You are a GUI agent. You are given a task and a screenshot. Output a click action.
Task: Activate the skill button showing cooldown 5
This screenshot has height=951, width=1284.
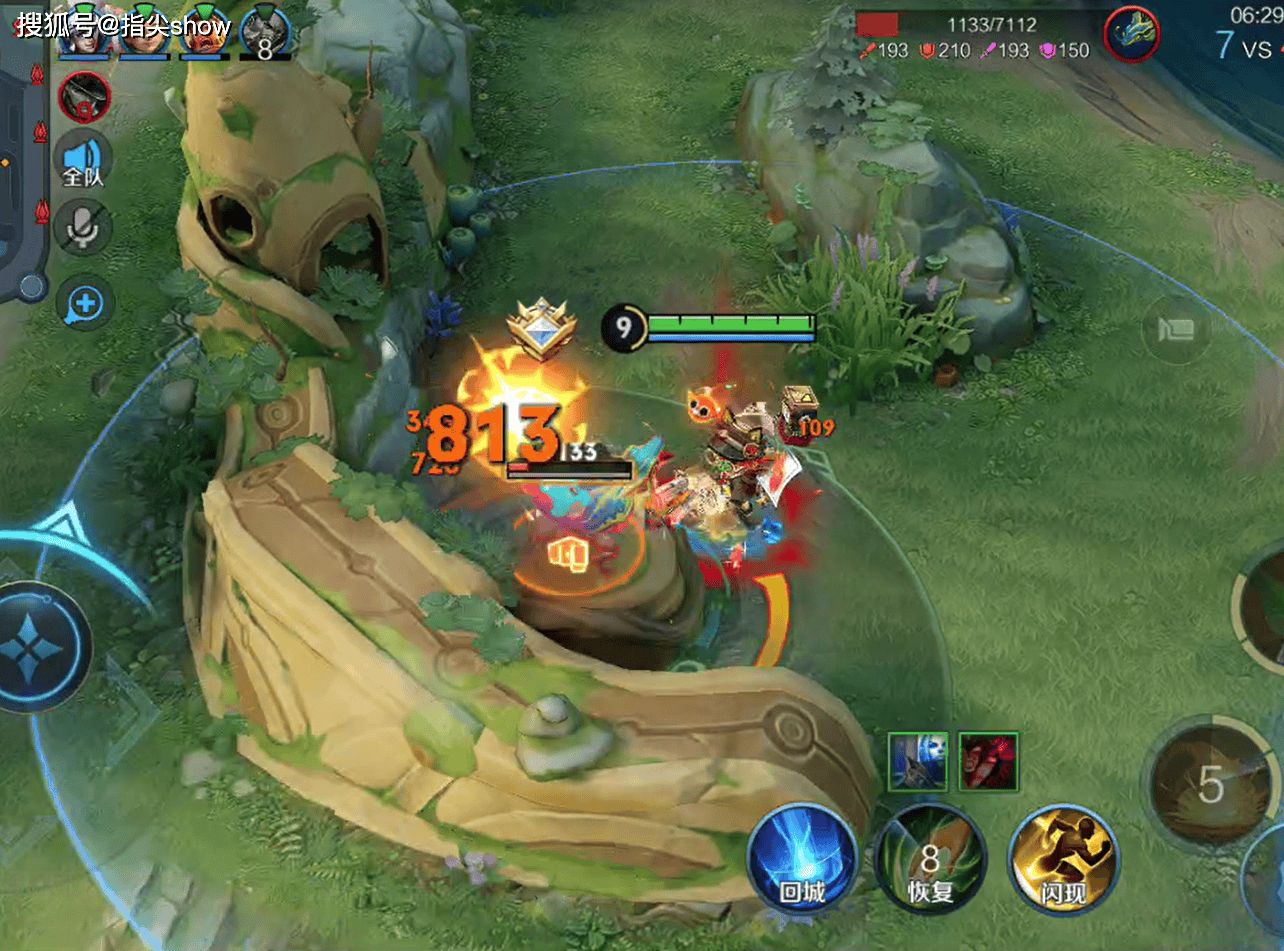pyautogui.click(x=1210, y=785)
